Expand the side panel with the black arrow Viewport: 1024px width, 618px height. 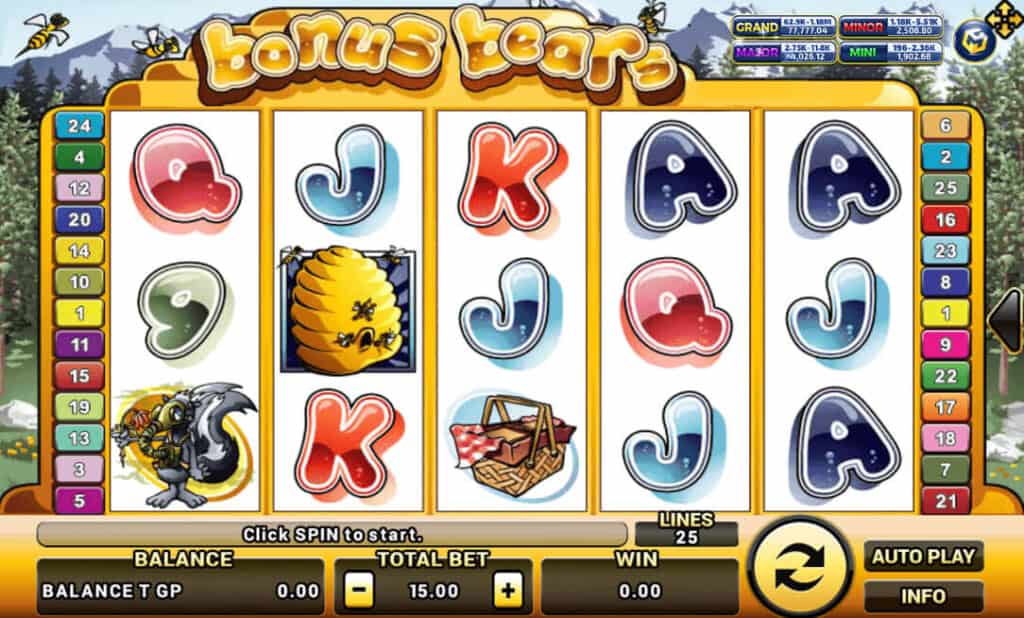tap(1005, 320)
